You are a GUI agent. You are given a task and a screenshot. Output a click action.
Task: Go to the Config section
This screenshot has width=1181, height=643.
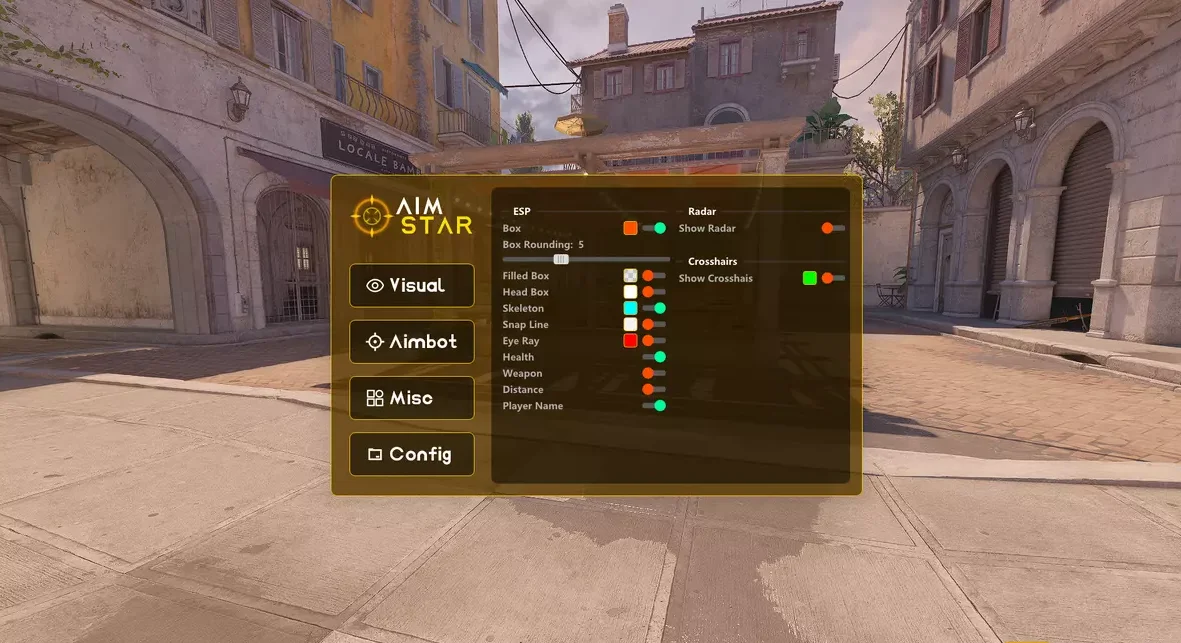[x=411, y=454]
